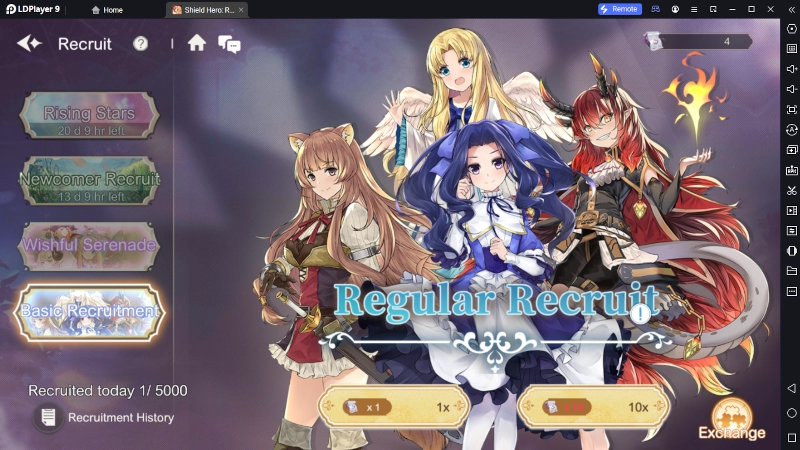Switch to the Wishful Serenade banner

[89, 245]
